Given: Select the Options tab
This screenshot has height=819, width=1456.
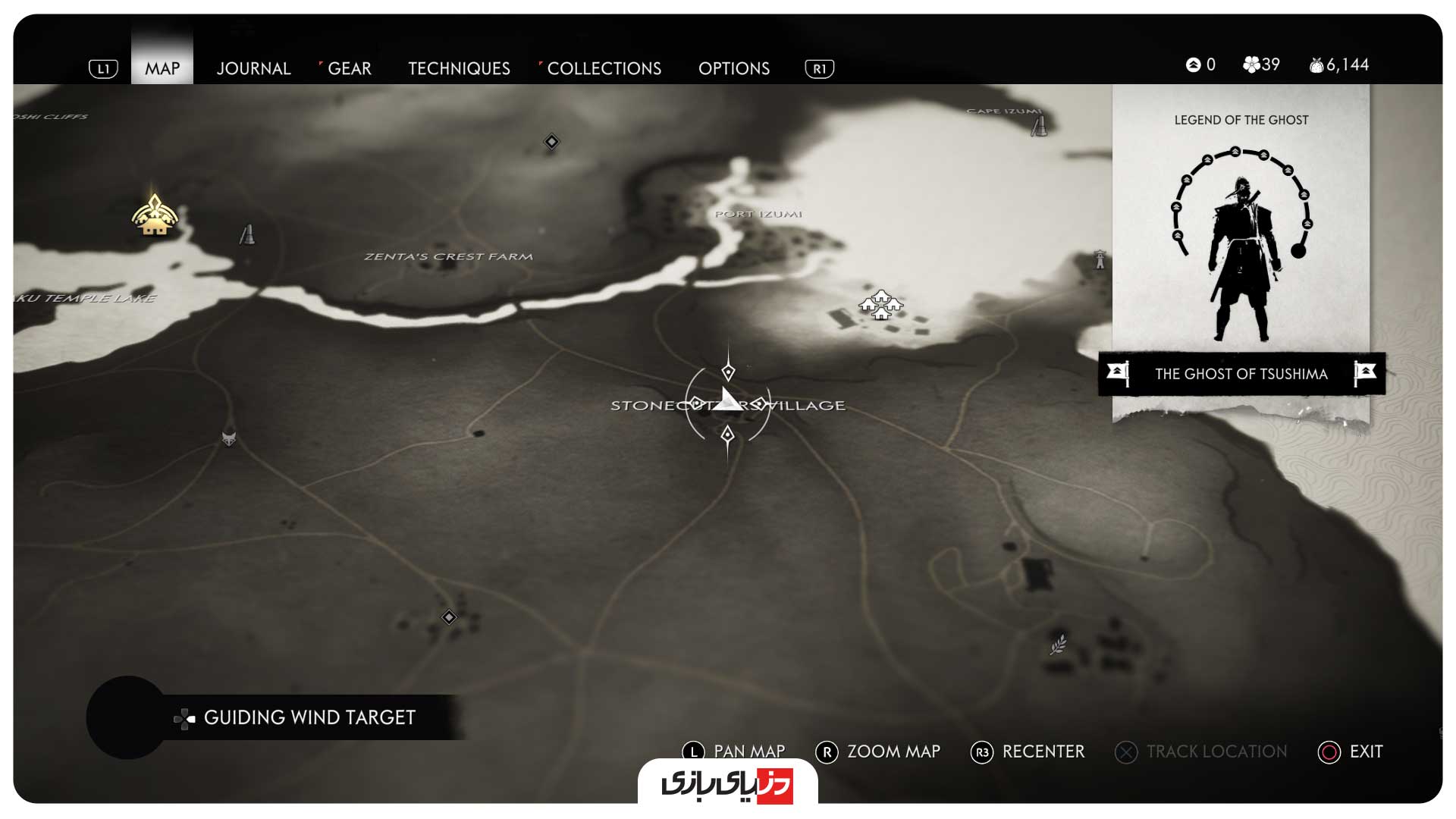Looking at the screenshot, I should coord(733,68).
